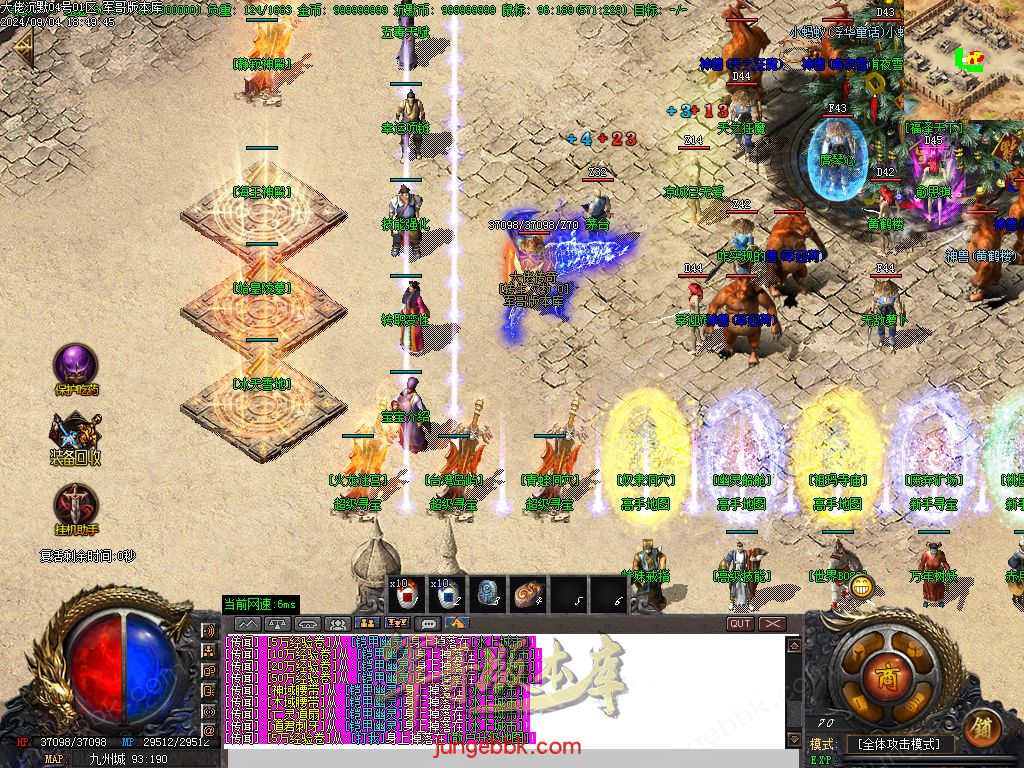
Task: Use the red potion in slot 1
Action: click(x=407, y=594)
